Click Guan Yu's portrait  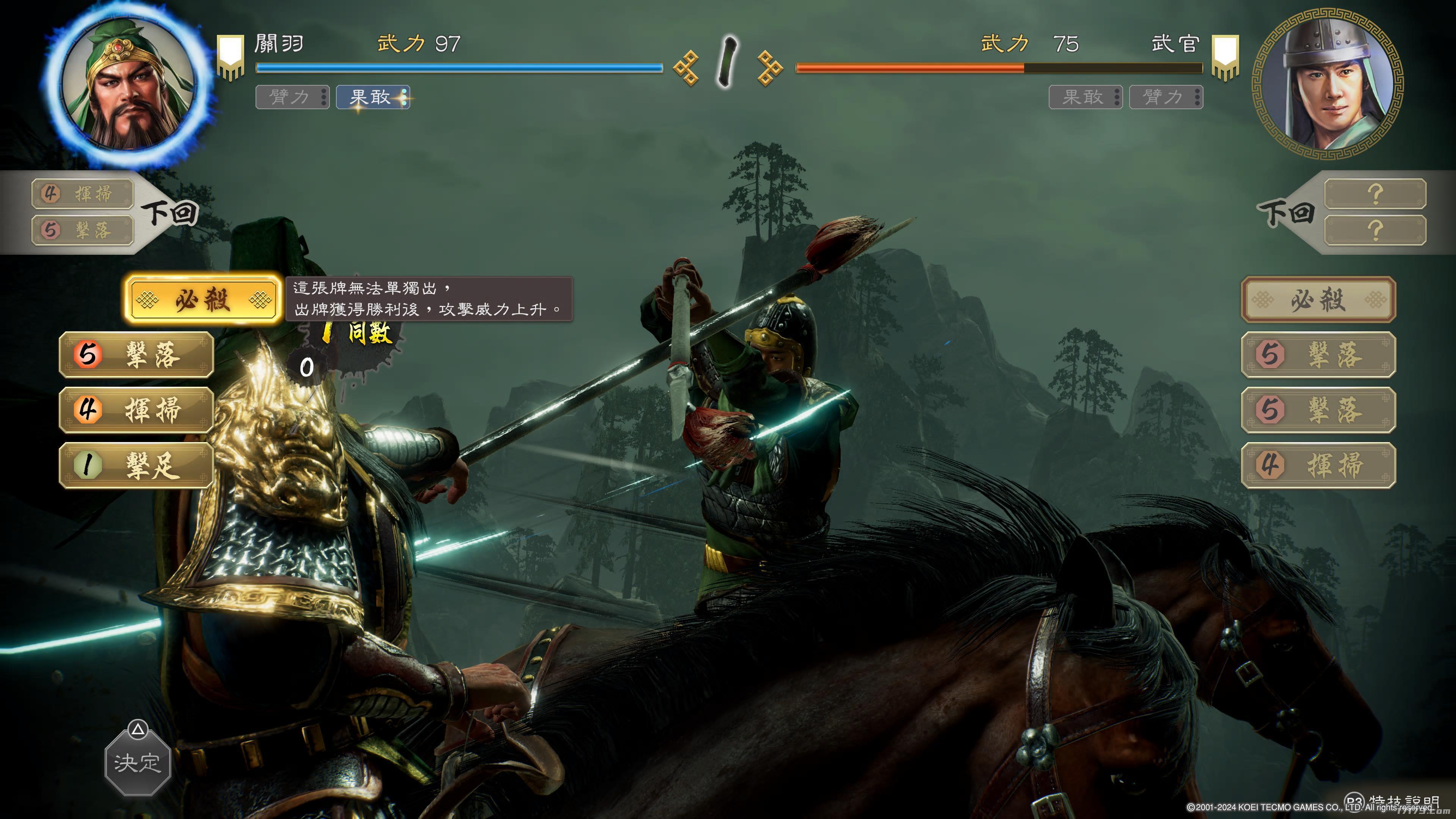click(129, 85)
